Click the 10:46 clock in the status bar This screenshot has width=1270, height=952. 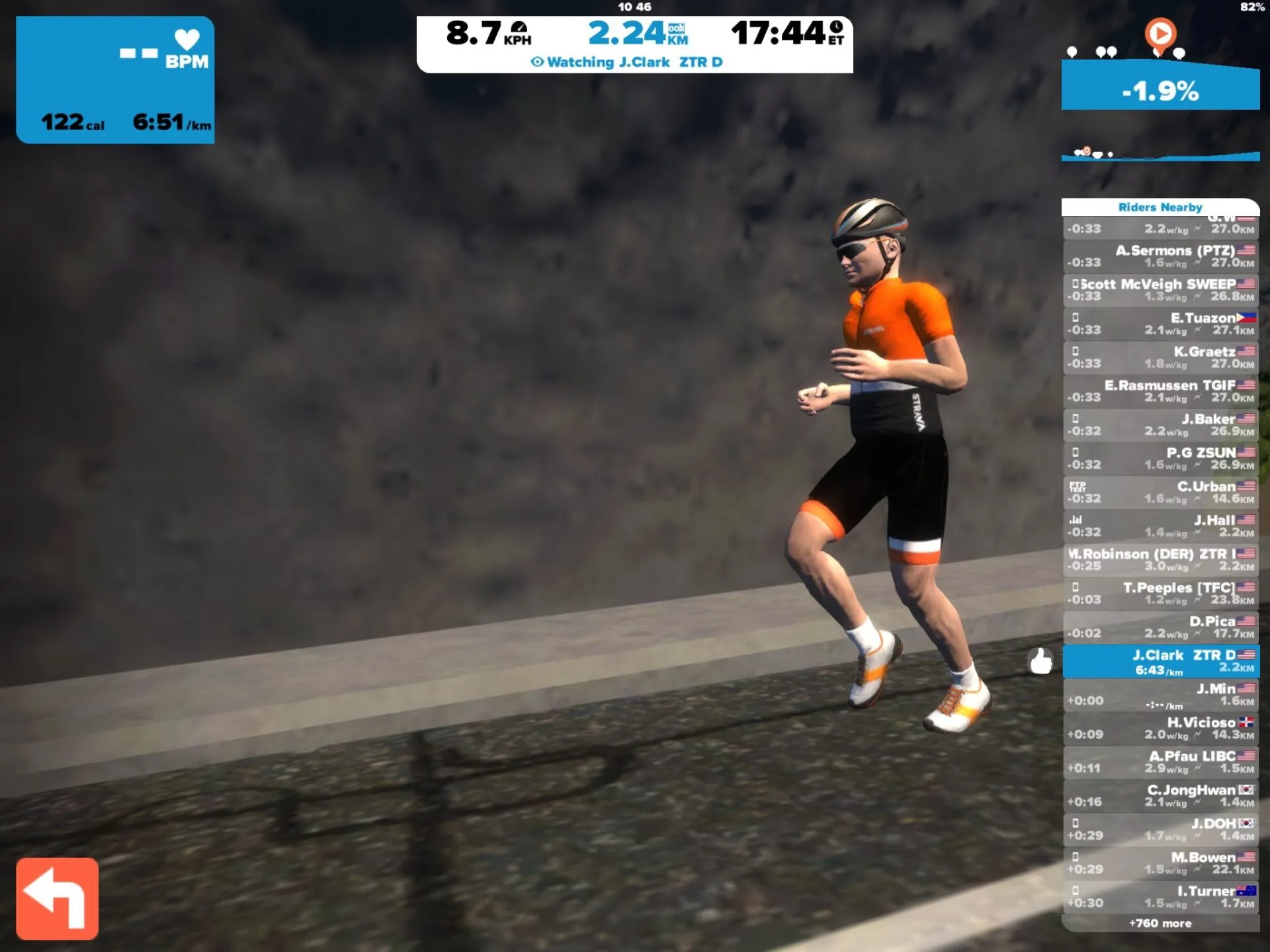636,7
